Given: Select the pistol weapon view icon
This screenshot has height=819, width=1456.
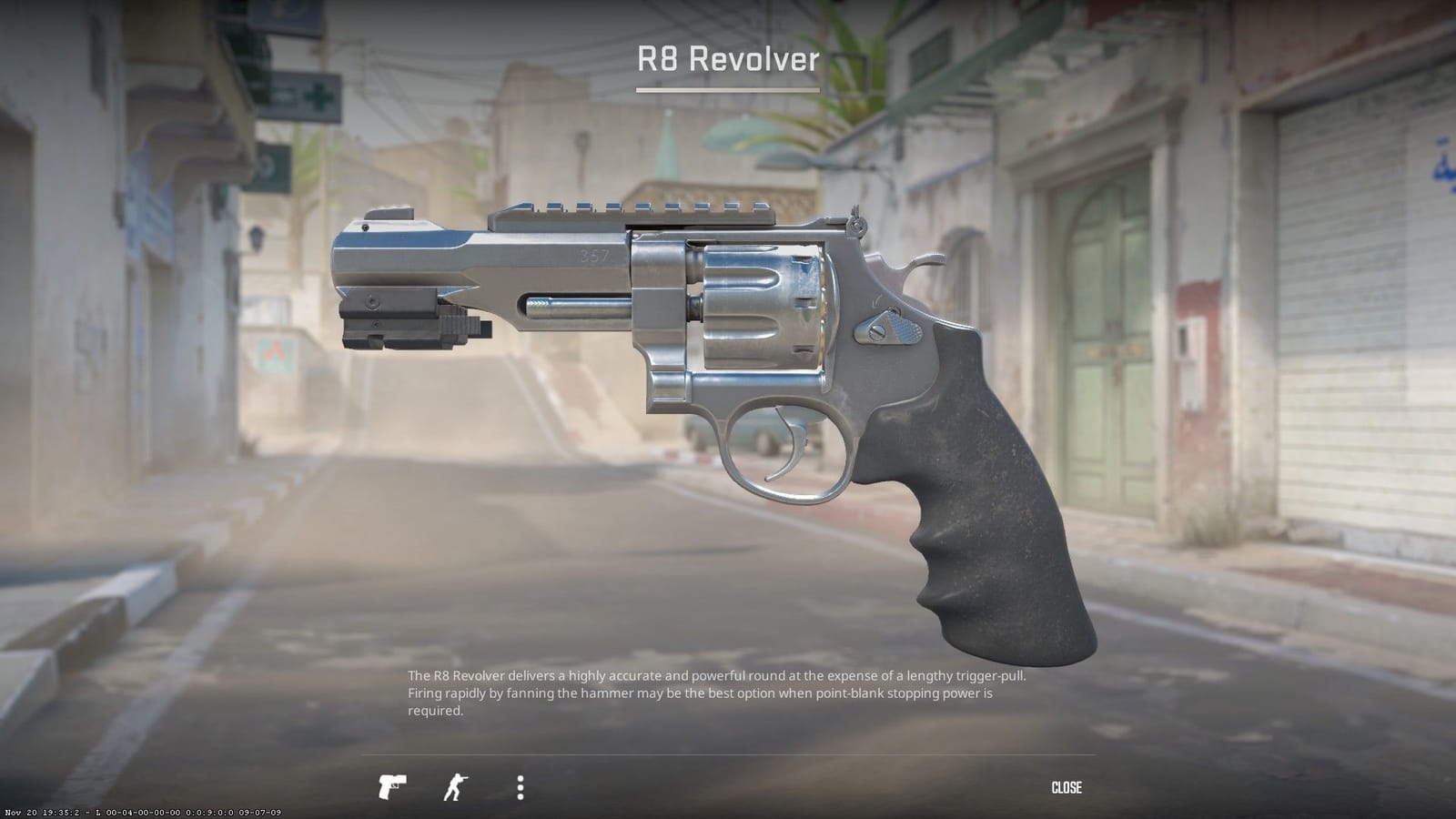Looking at the screenshot, I should point(391,787).
